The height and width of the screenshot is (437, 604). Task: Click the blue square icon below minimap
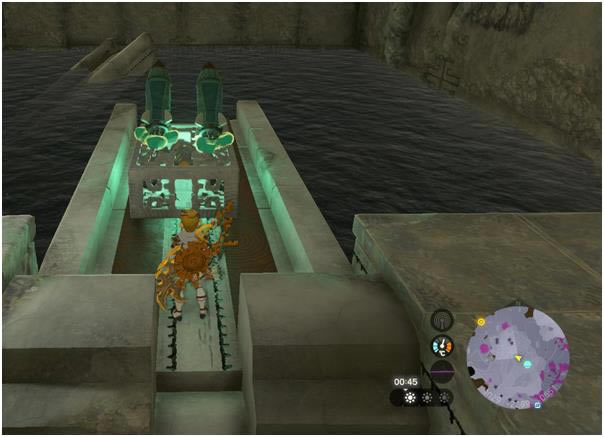537,406
